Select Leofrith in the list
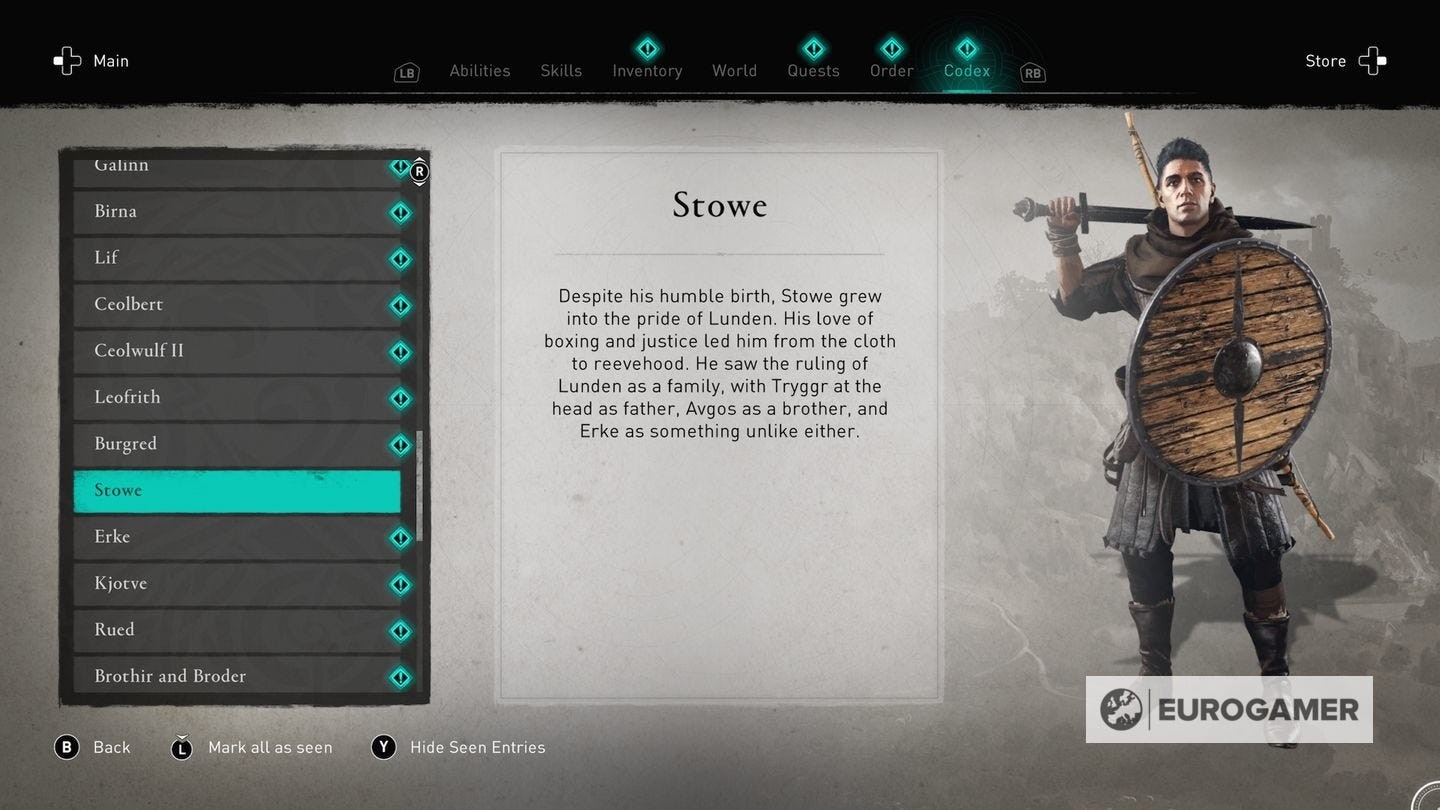 (237, 398)
